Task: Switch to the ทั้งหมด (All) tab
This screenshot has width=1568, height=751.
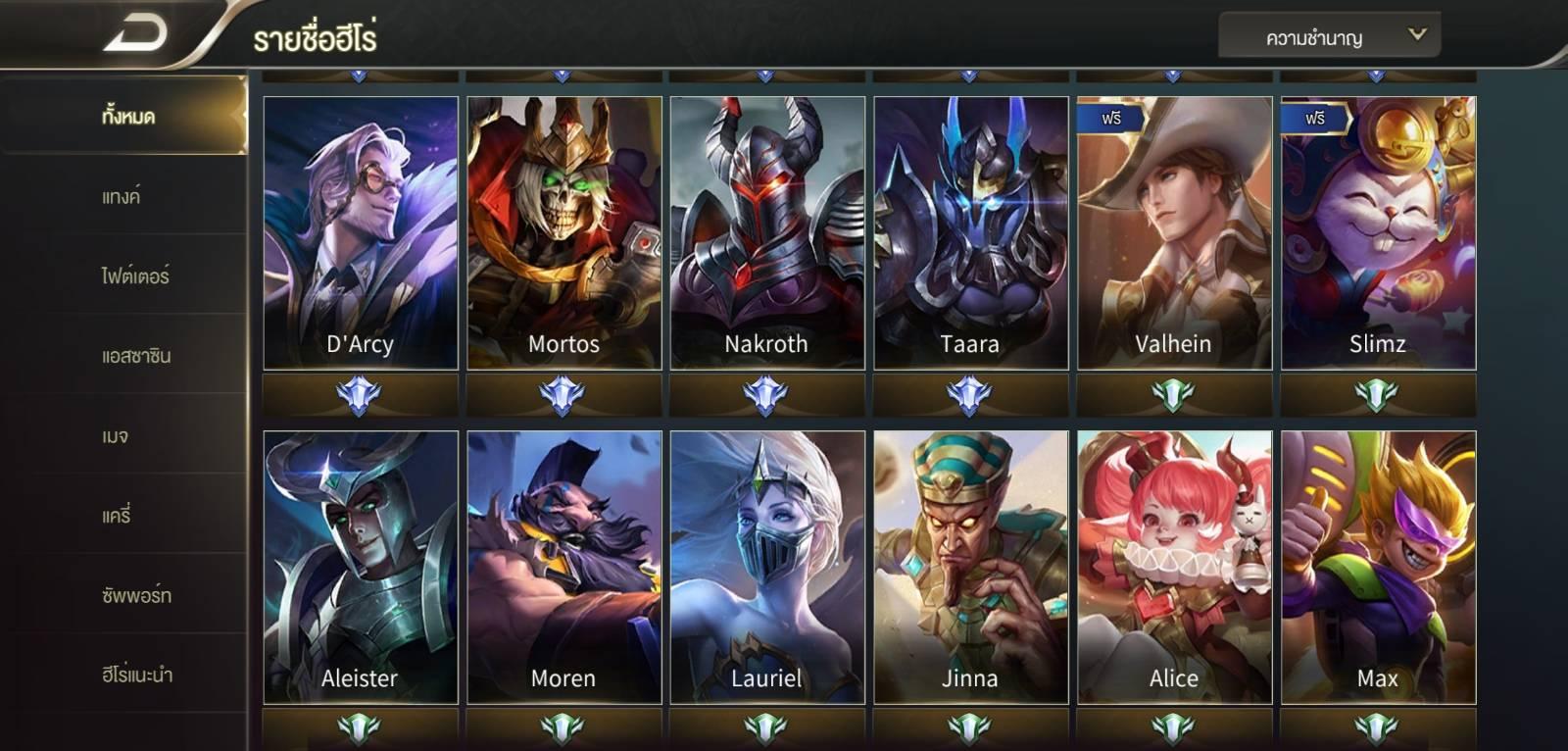Action: (127, 117)
